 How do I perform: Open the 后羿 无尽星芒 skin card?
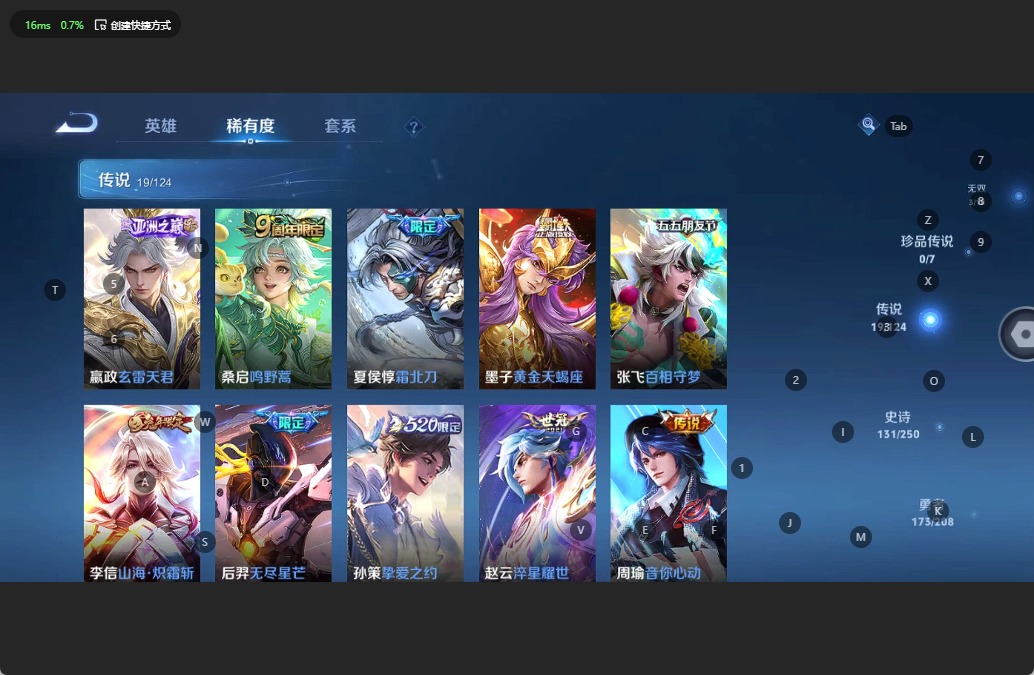pos(273,492)
